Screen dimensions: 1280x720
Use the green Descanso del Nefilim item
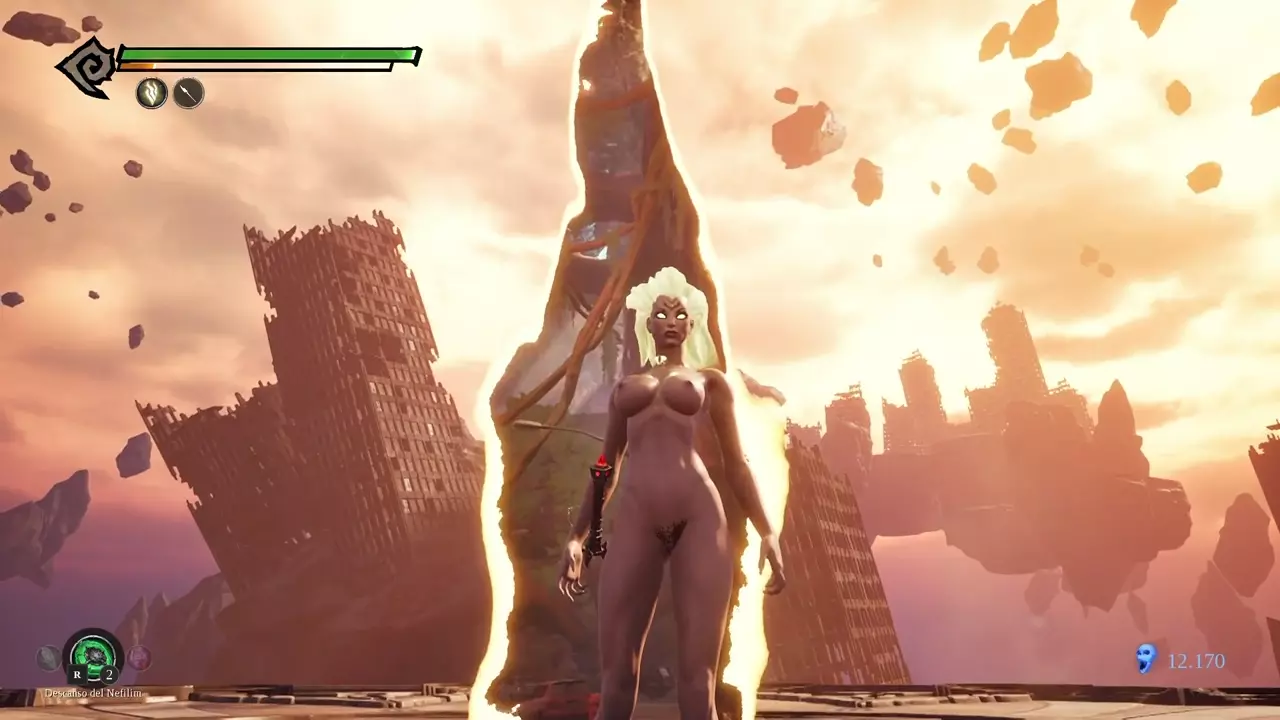pyautogui.click(x=93, y=656)
